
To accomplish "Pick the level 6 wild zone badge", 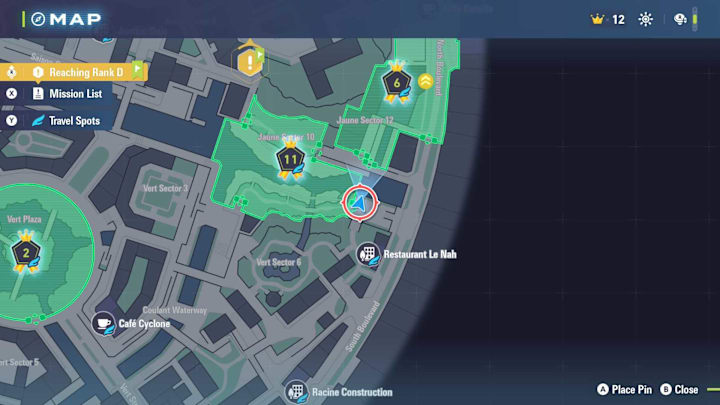I will coord(398,84).
